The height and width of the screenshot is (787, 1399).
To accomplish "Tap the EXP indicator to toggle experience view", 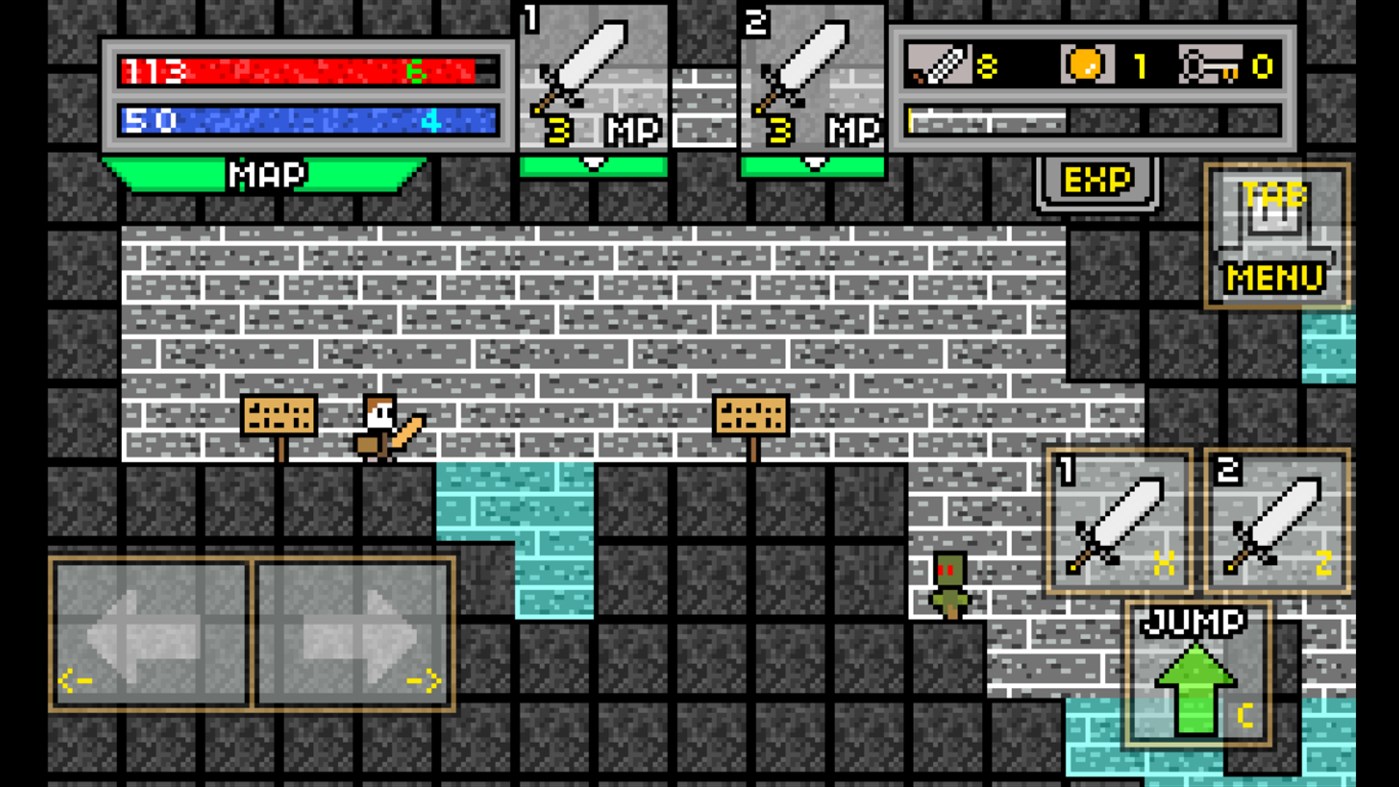I will (x=1094, y=180).
